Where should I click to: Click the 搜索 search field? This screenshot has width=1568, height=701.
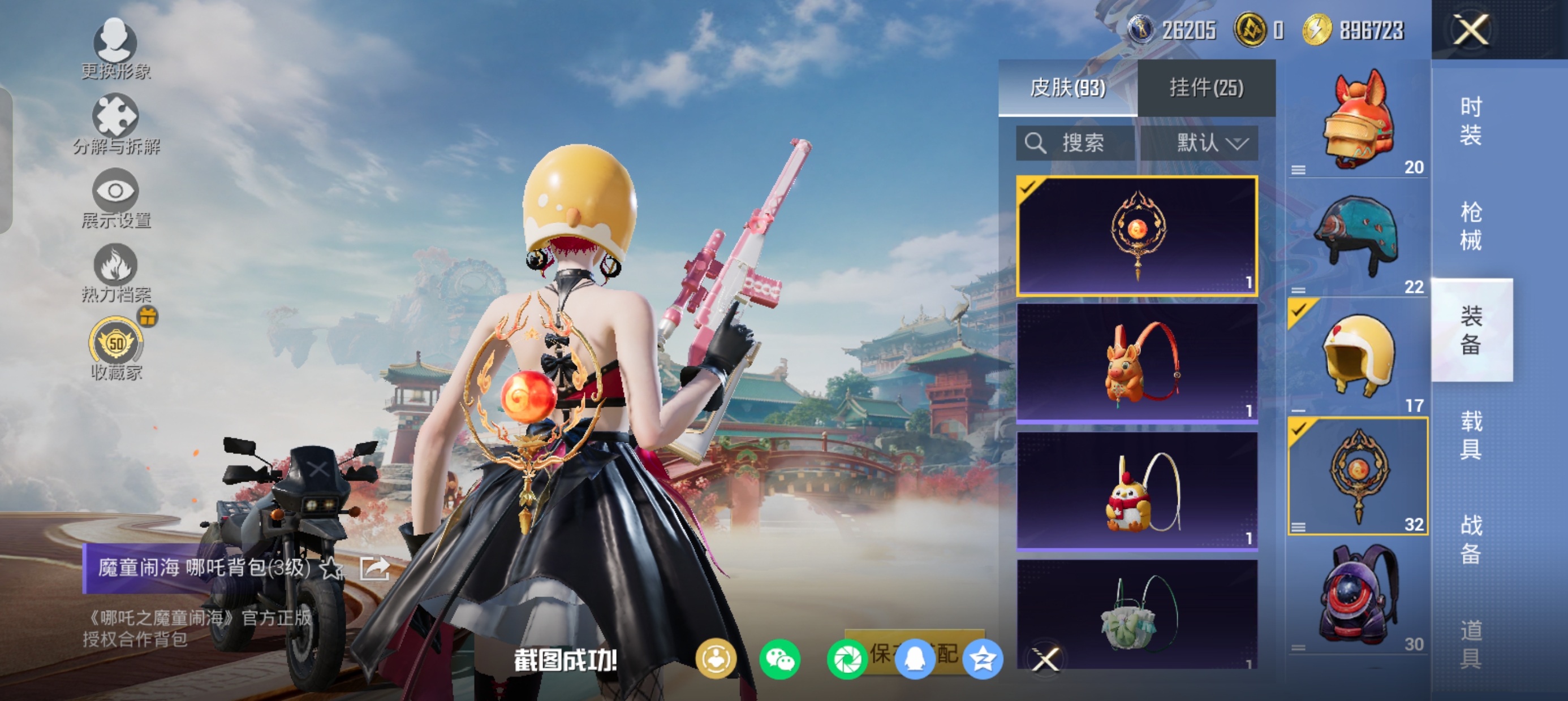click(x=1075, y=144)
